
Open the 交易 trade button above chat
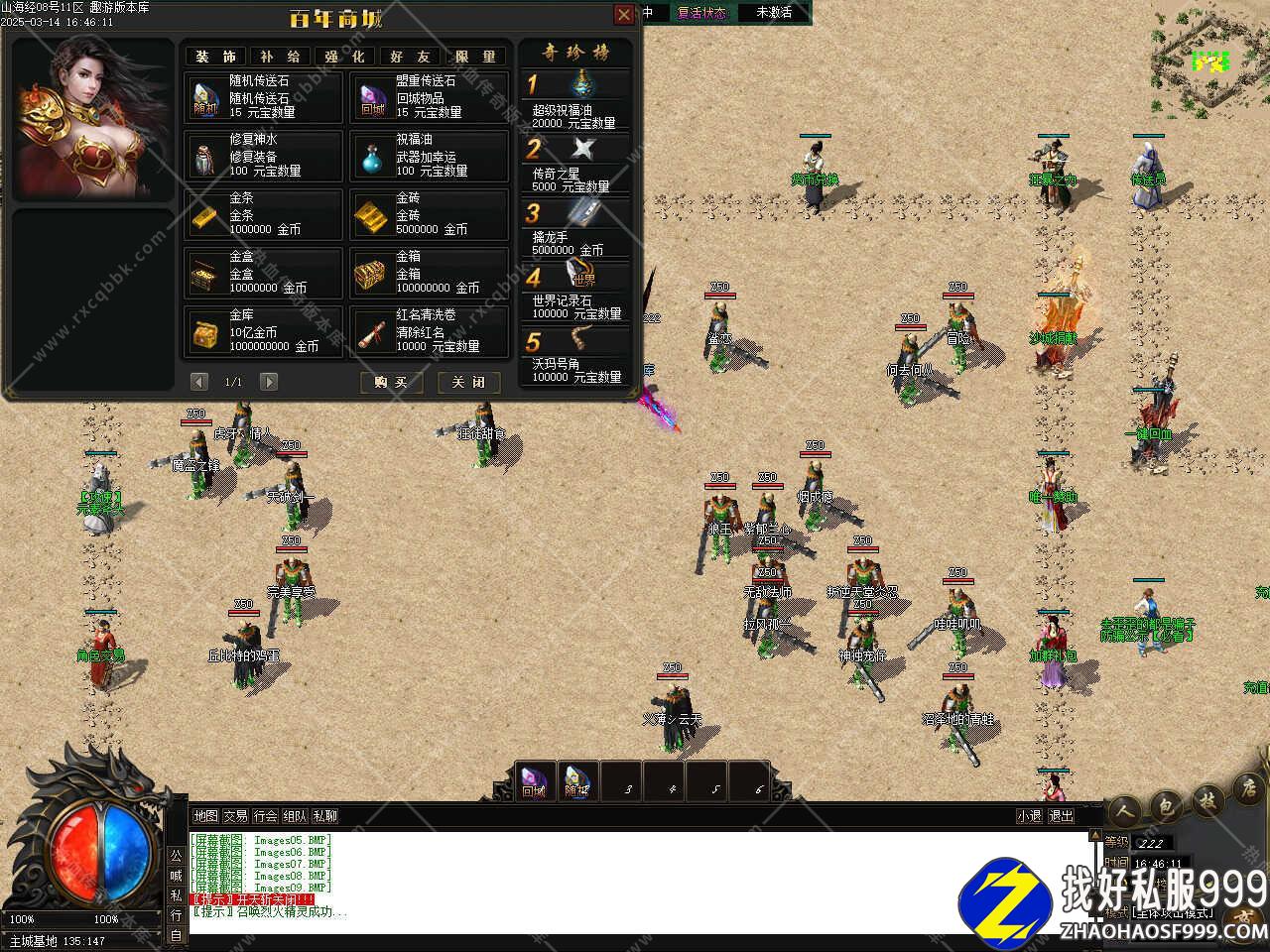[235, 816]
